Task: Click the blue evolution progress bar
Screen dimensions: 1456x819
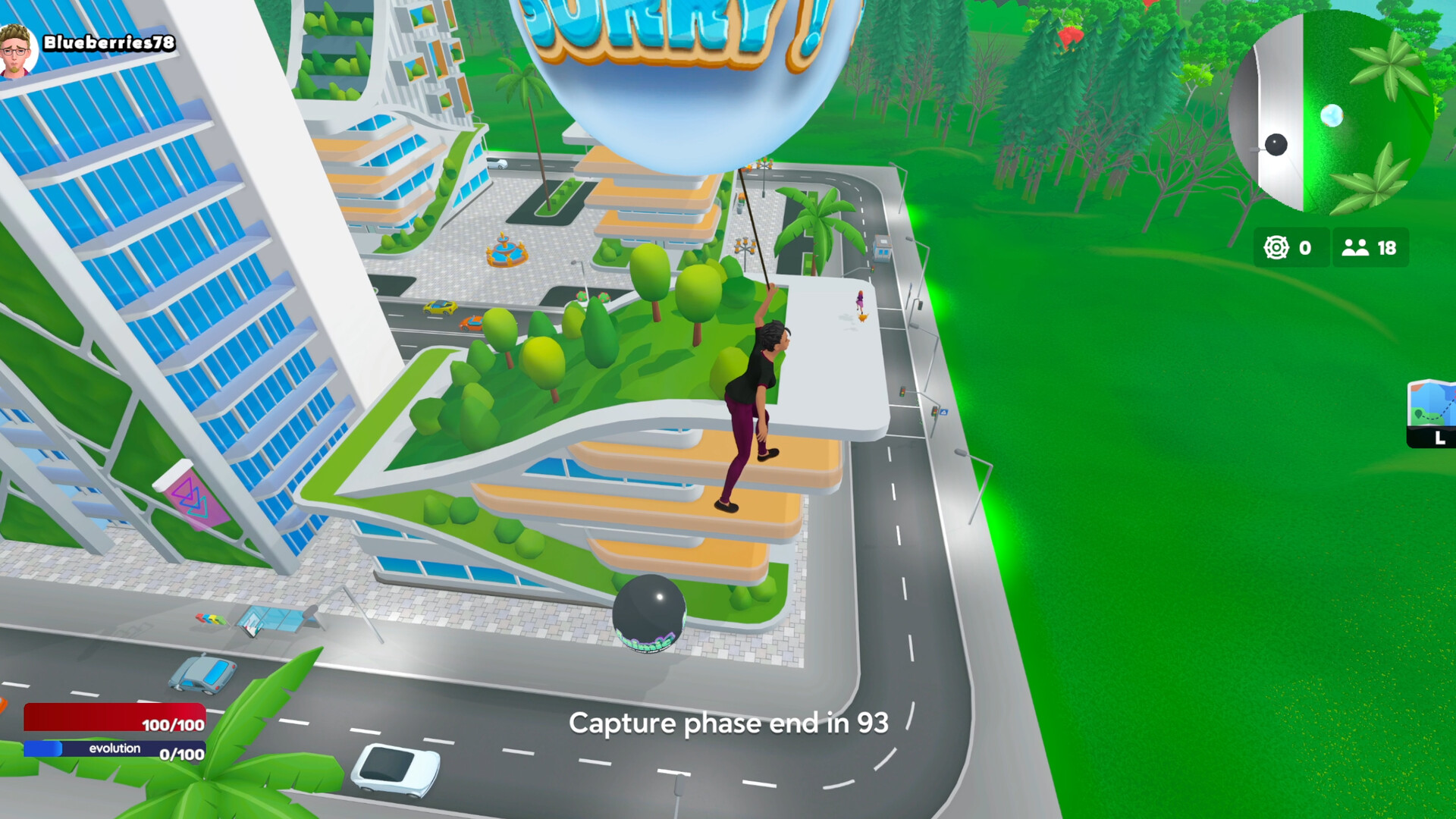Action: tap(114, 749)
